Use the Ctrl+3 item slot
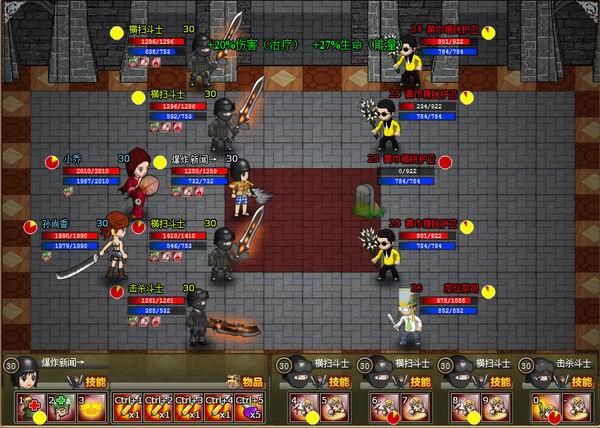The image size is (600, 428). click(x=191, y=407)
